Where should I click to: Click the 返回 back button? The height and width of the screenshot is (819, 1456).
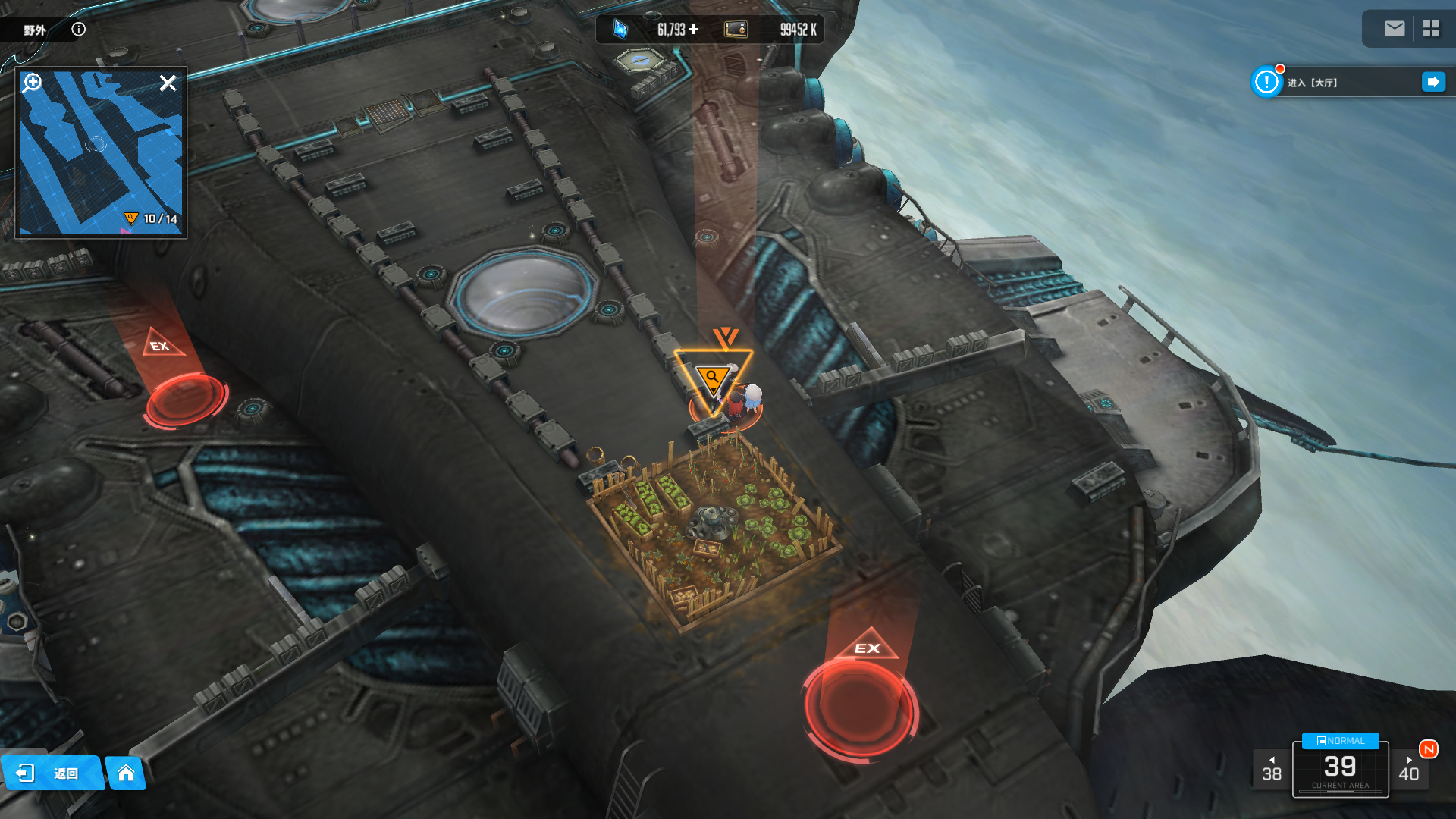(x=52, y=773)
